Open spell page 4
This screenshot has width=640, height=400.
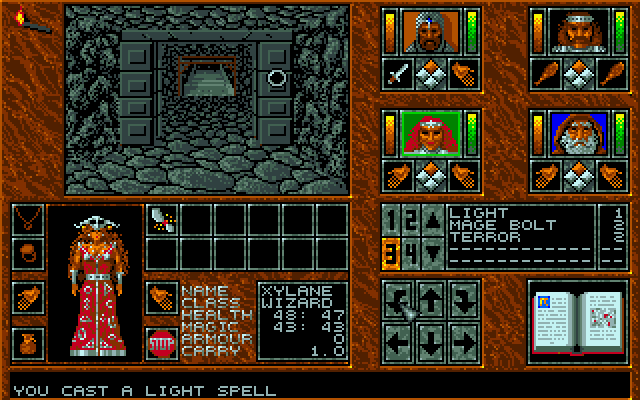point(409,252)
